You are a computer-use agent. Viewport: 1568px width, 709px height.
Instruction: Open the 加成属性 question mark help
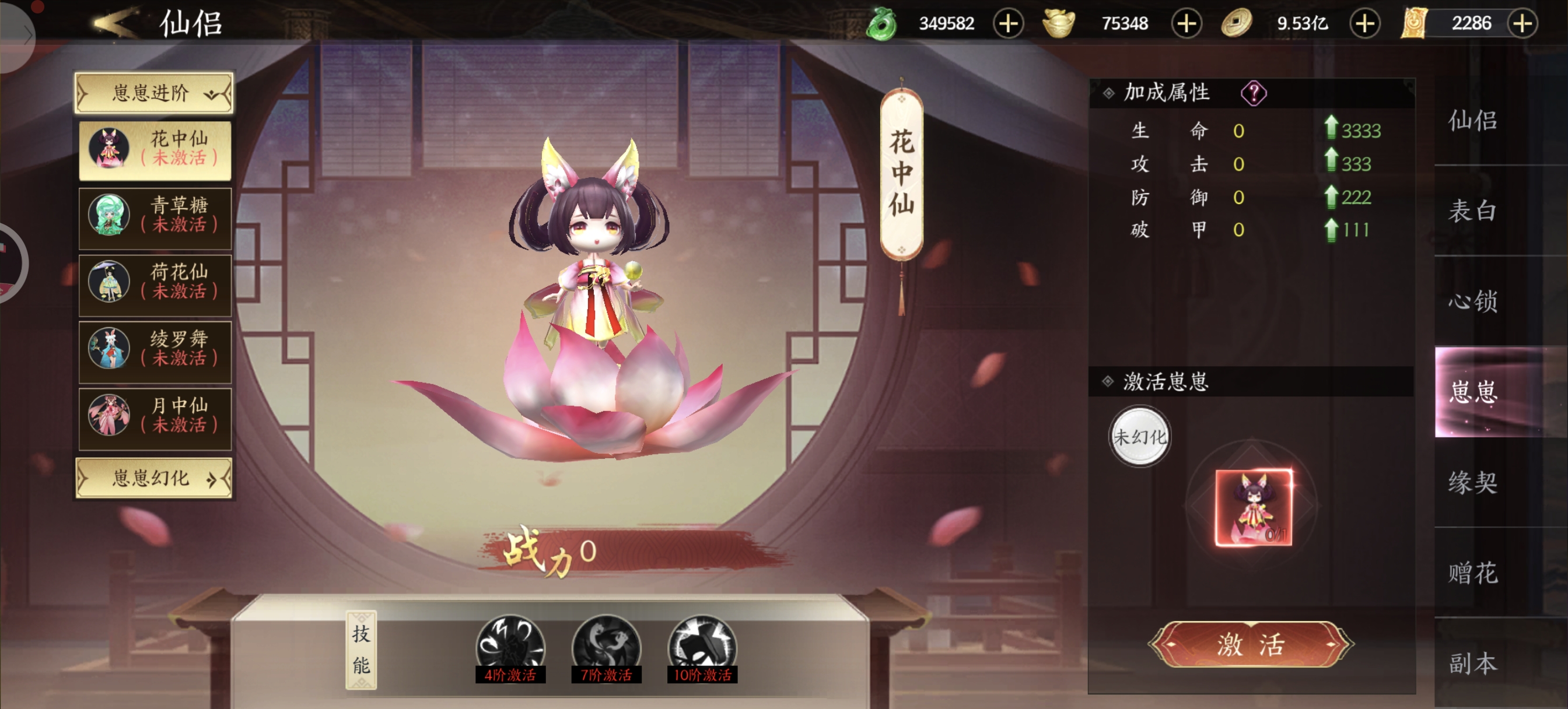pyautogui.click(x=1254, y=93)
